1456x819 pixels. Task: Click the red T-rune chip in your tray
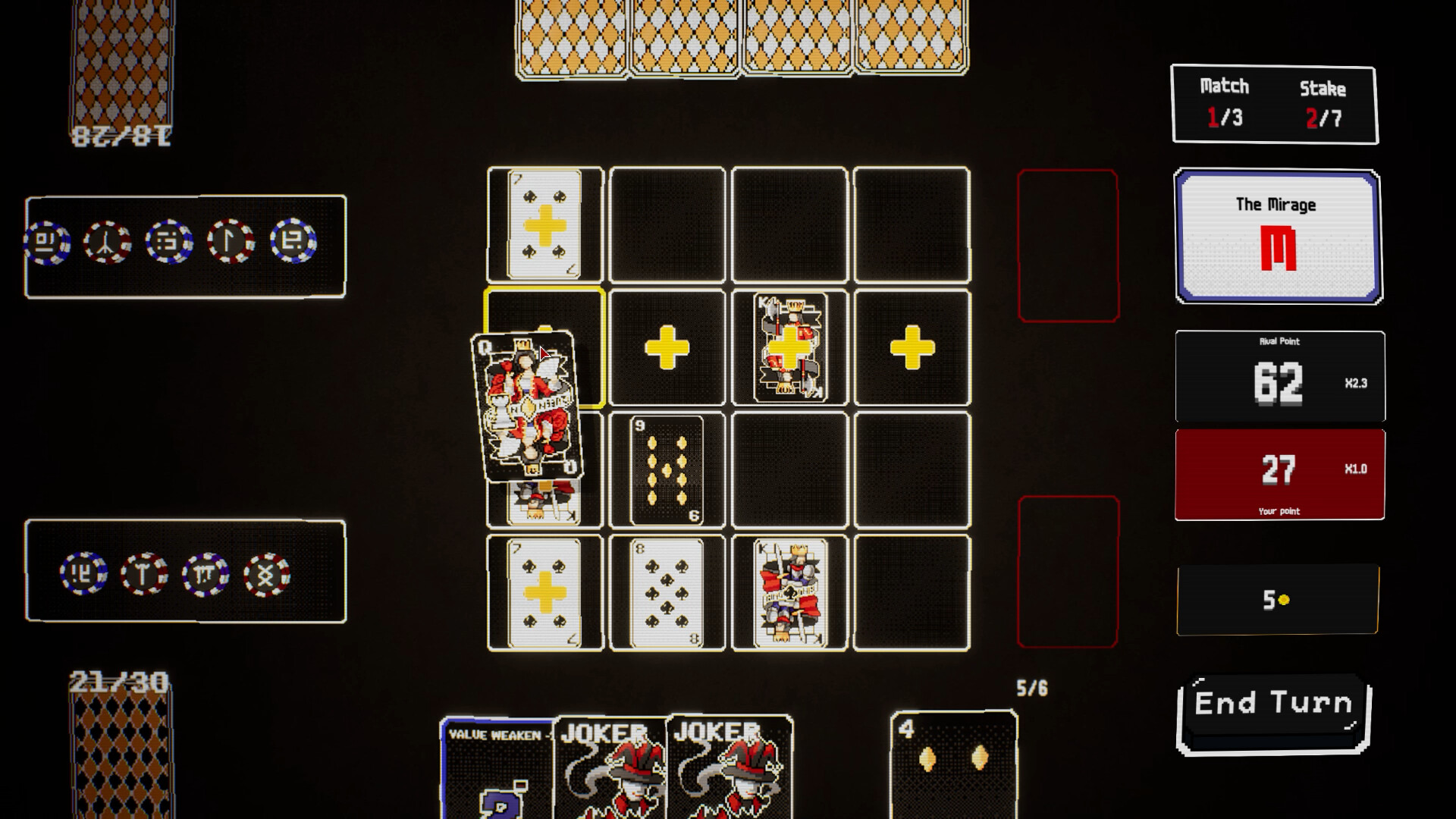144,574
